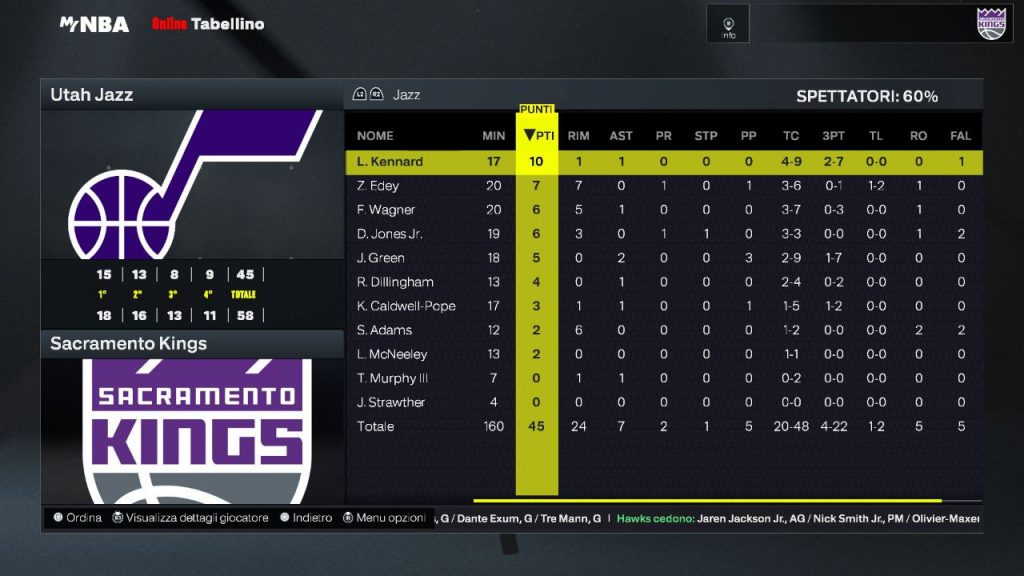The height and width of the screenshot is (576, 1024).
Task: Select S. Adams in the list
Action: [384, 330]
